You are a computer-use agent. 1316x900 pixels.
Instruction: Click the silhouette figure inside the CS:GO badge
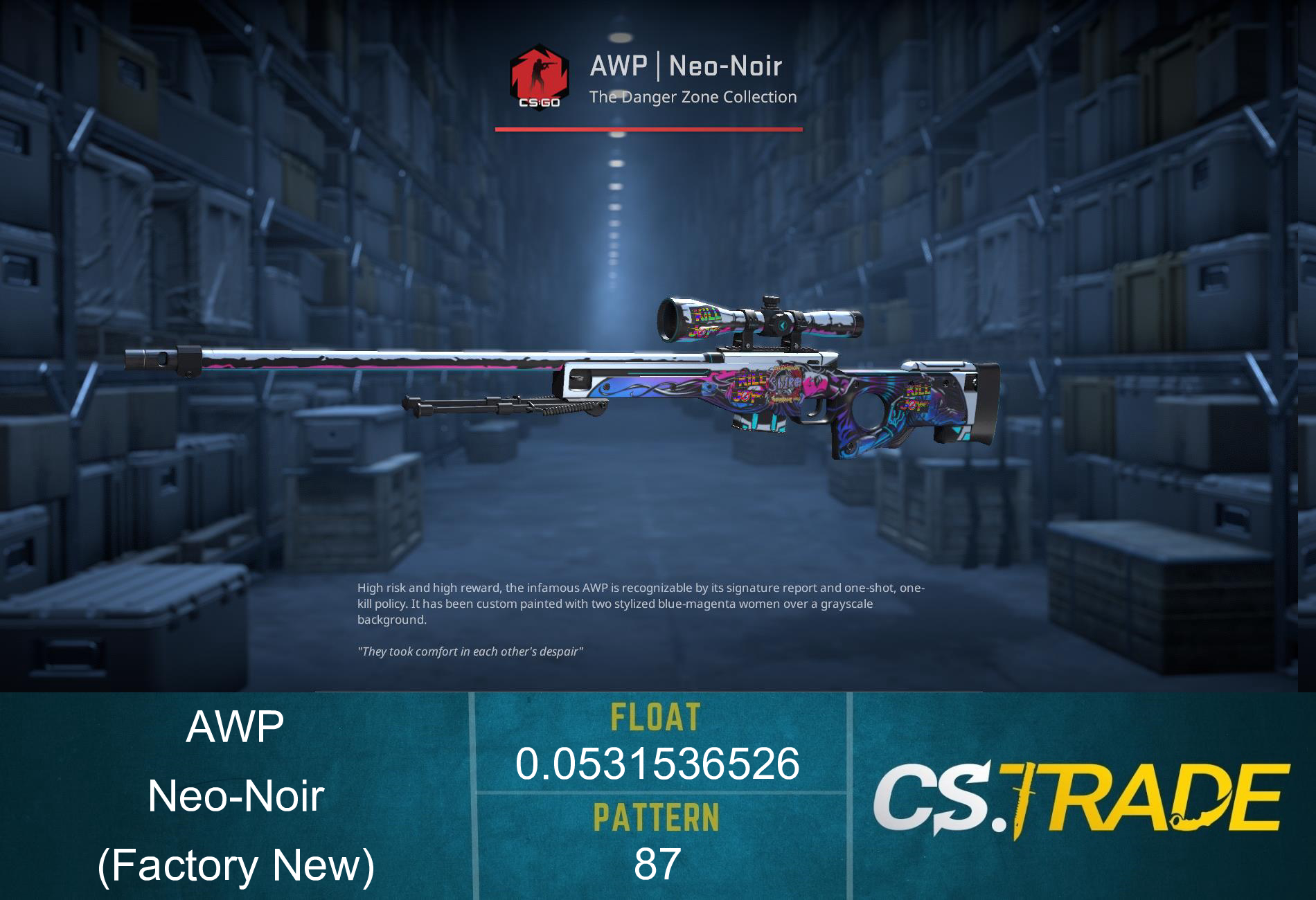(x=540, y=73)
